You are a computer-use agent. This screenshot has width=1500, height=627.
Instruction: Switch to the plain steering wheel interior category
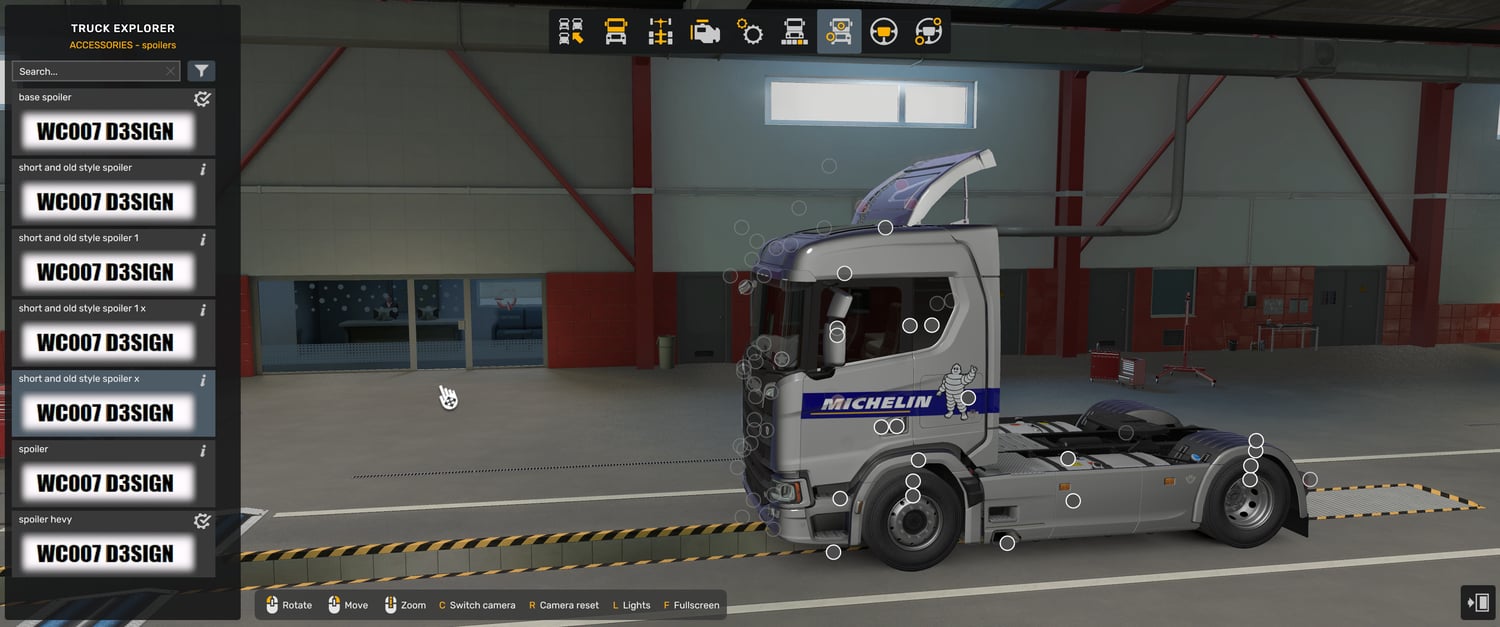pyautogui.click(x=883, y=32)
